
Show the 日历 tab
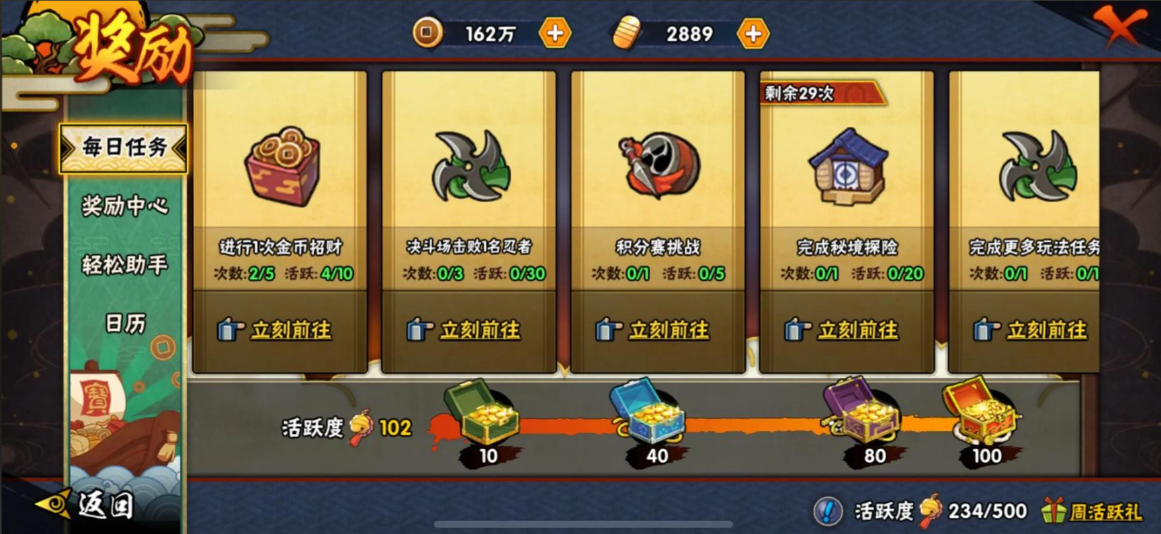pyautogui.click(x=124, y=323)
